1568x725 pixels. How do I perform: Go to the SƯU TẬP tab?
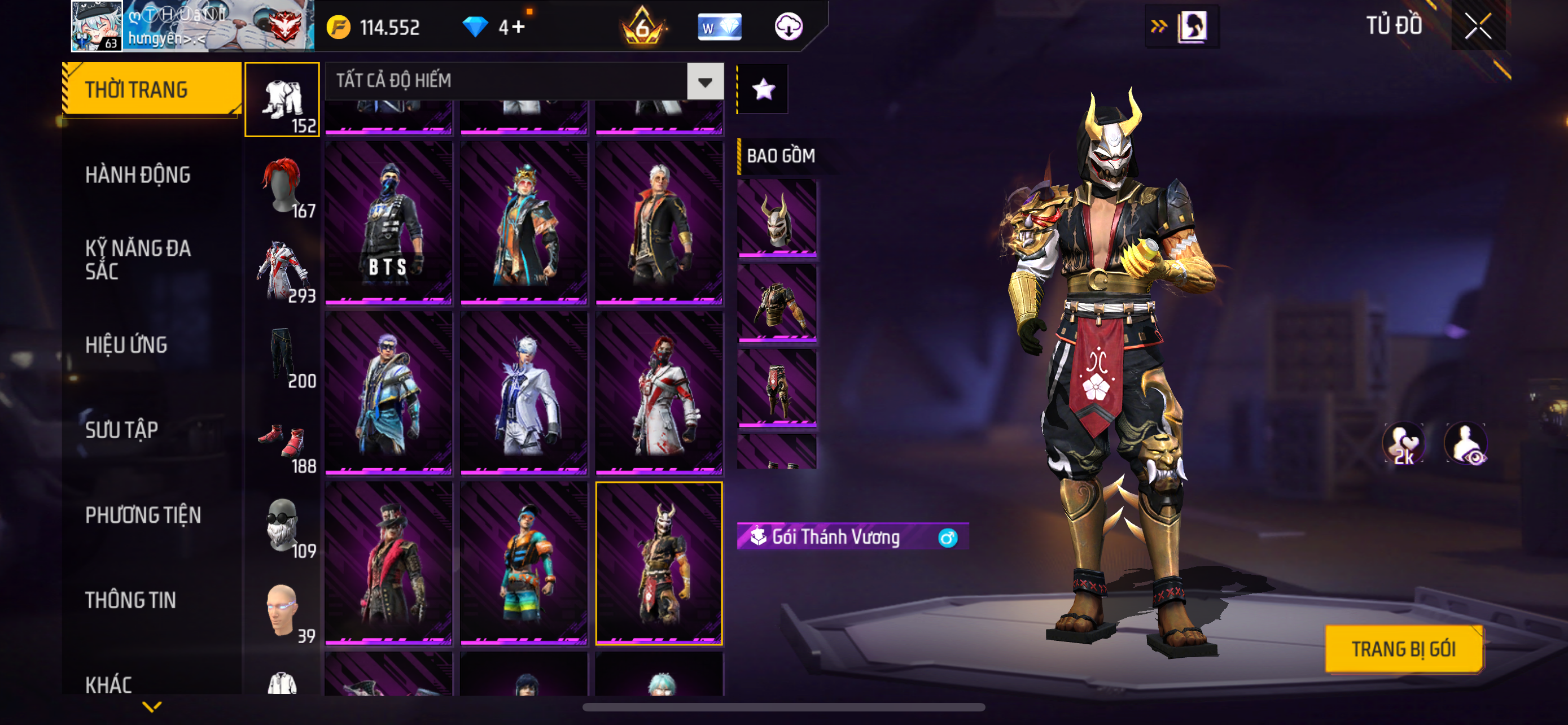coord(122,430)
